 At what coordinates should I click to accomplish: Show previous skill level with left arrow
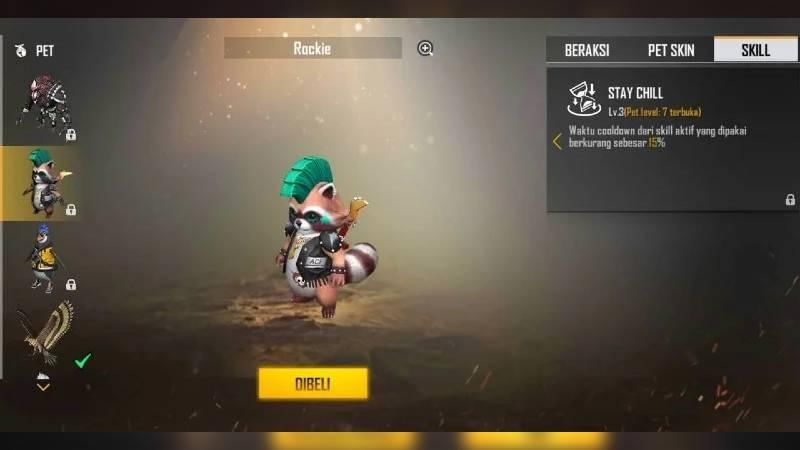tap(557, 142)
